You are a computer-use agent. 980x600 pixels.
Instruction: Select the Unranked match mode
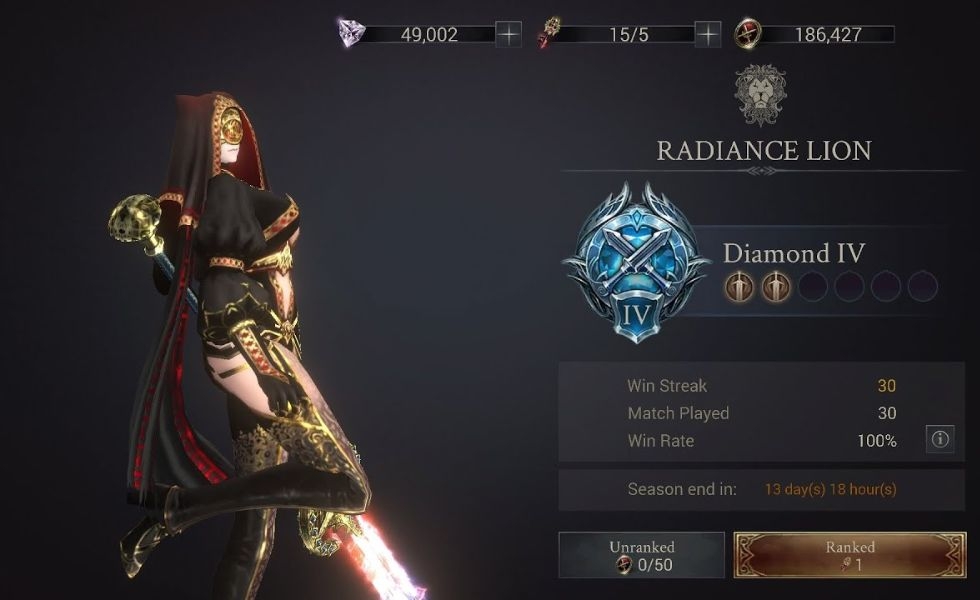coord(641,555)
